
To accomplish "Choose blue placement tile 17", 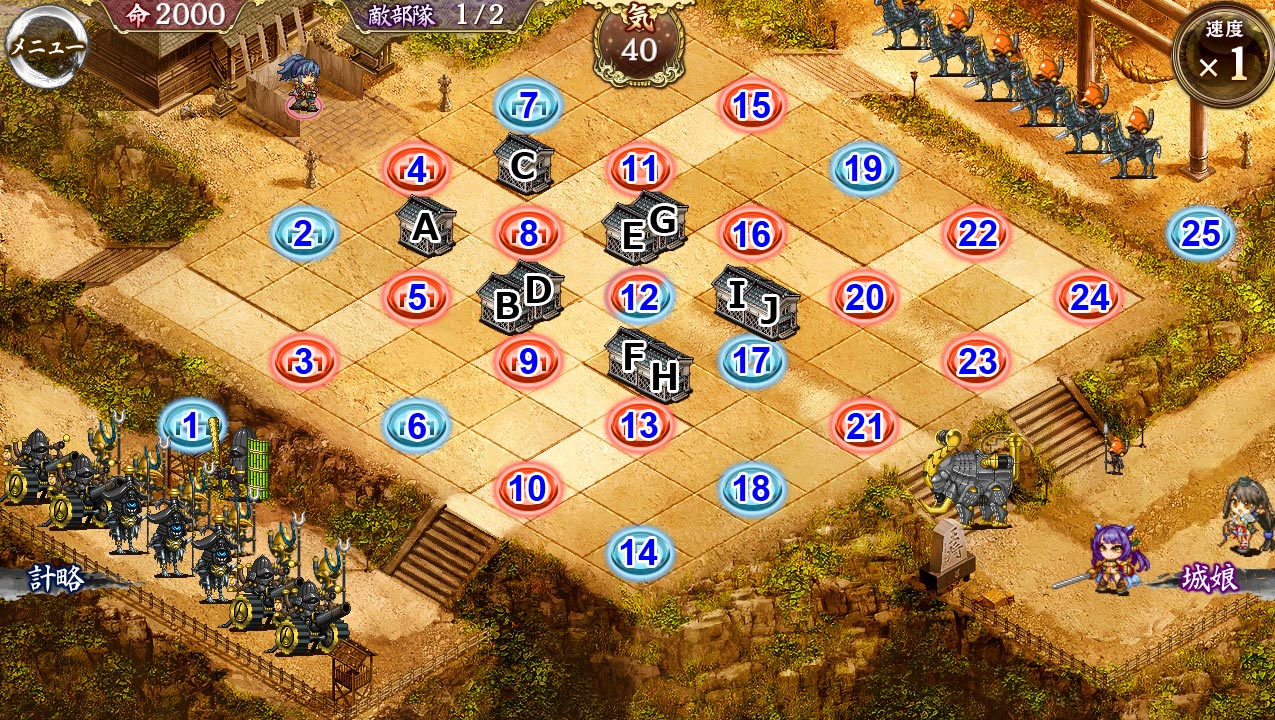I will click(x=752, y=362).
